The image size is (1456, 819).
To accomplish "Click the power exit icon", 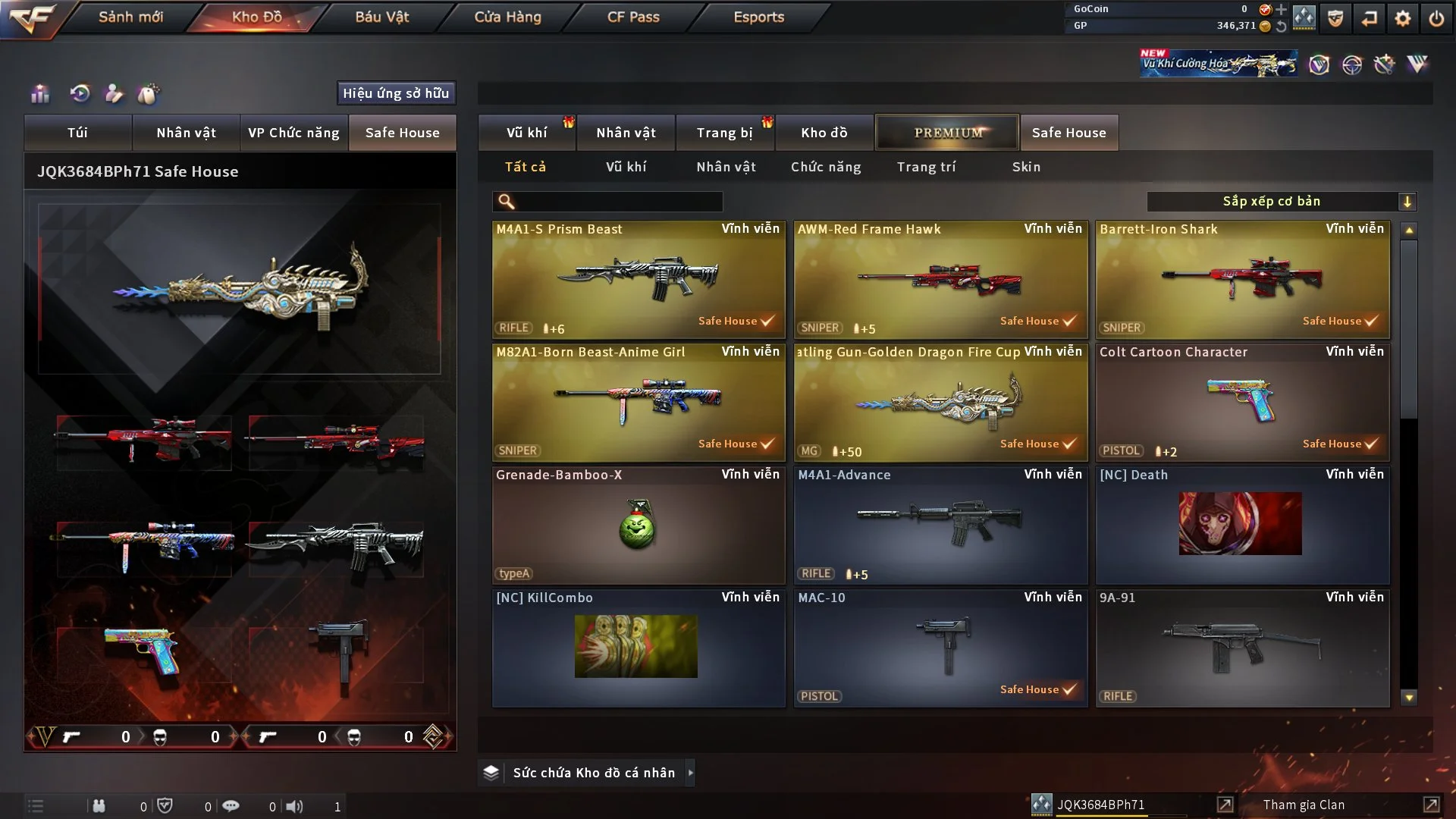I will 1436,18.
